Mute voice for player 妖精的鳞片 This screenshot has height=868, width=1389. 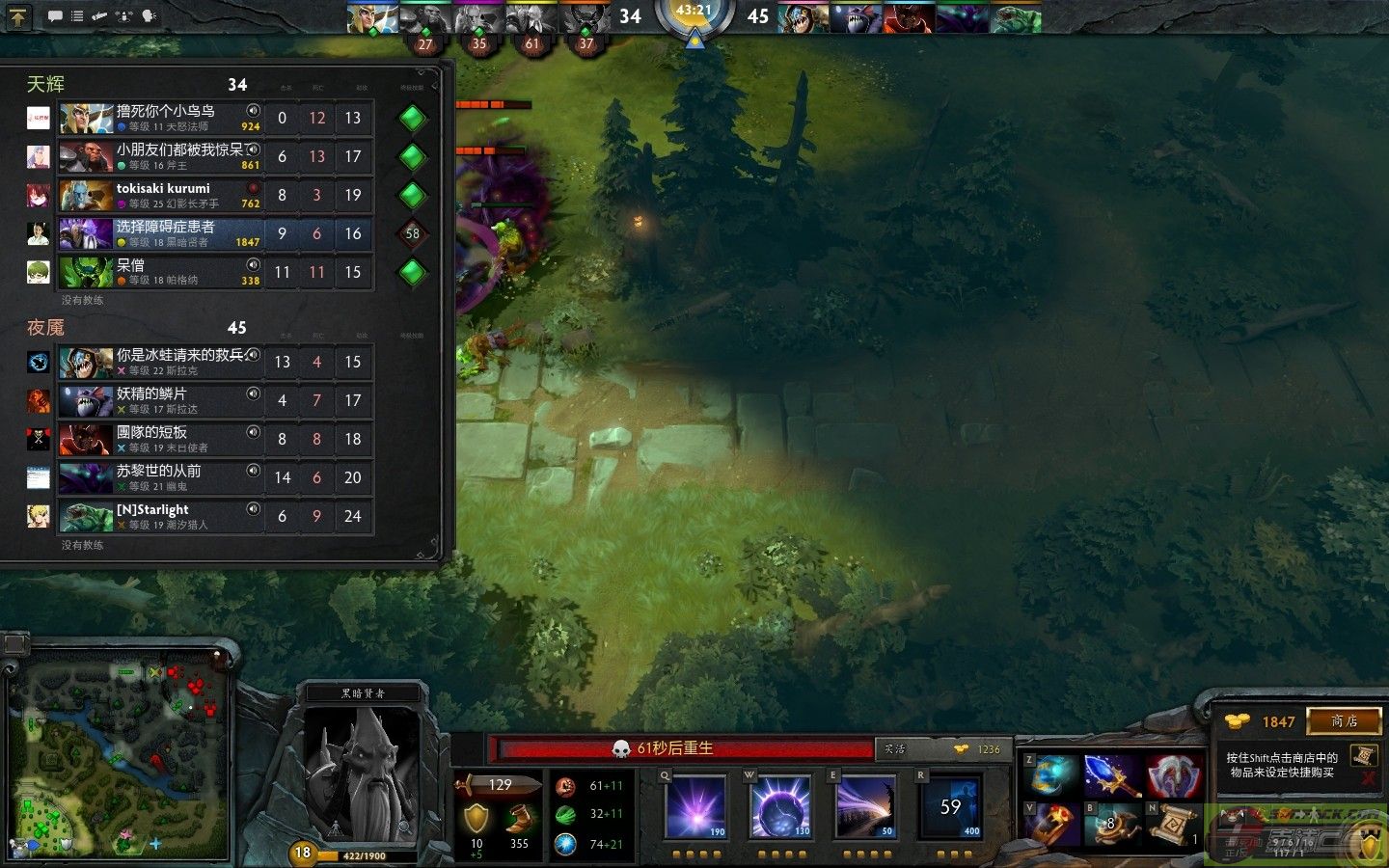253,393
